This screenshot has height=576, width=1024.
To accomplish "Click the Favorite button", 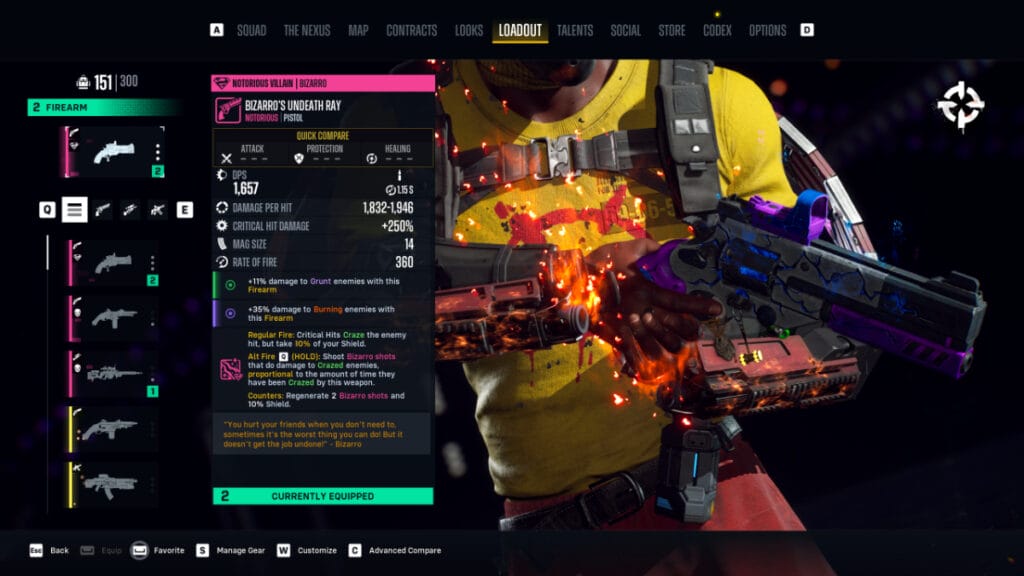I will tap(168, 550).
